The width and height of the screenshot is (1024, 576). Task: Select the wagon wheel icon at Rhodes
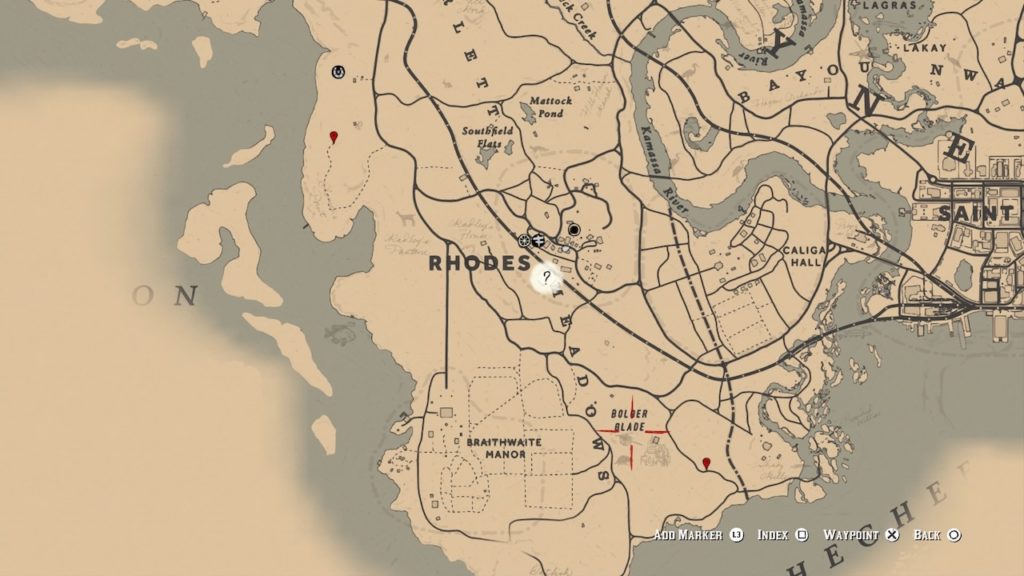[524, 240]
